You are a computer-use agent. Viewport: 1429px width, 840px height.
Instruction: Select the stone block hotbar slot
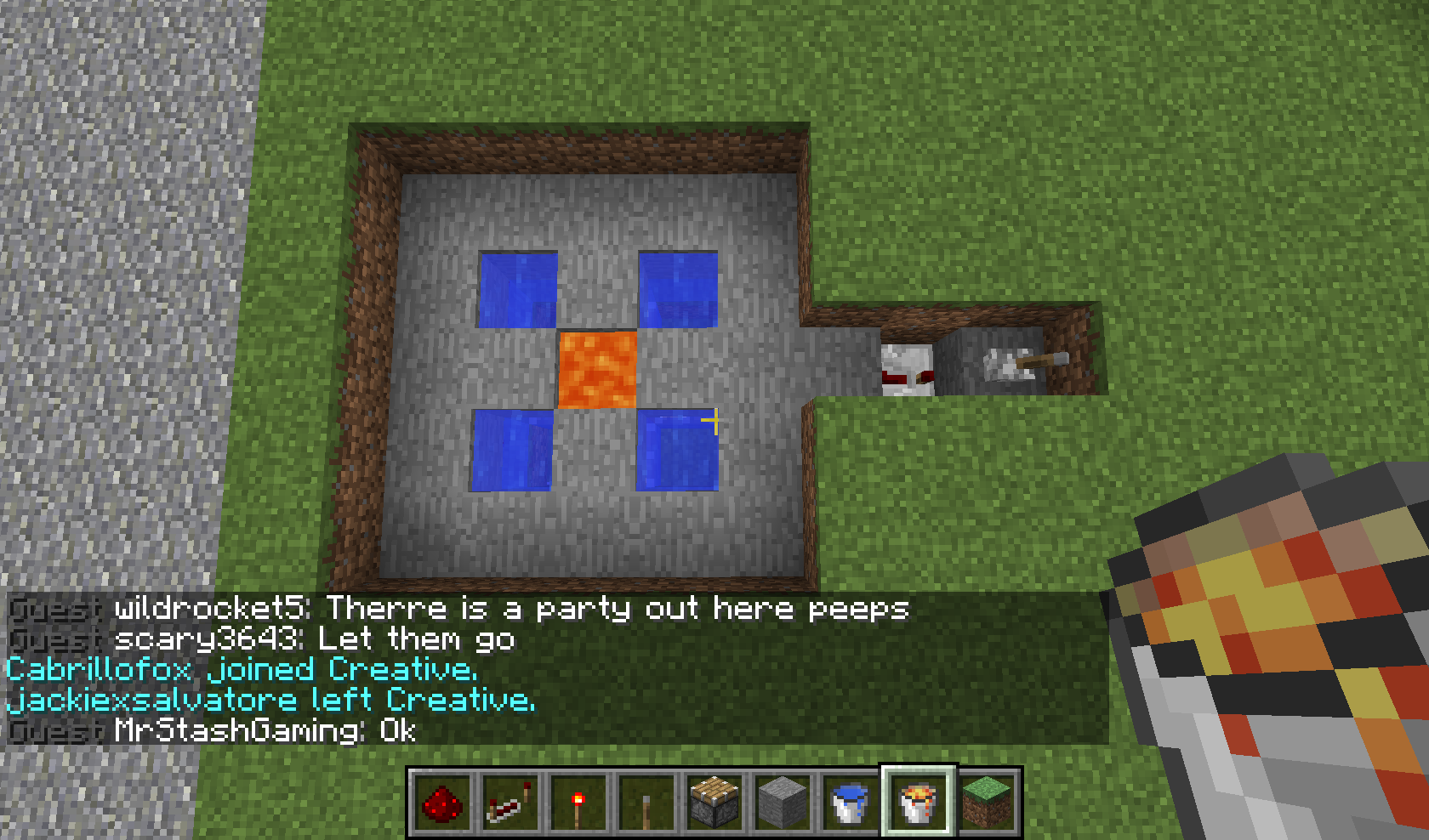click(x=783, y=802)
